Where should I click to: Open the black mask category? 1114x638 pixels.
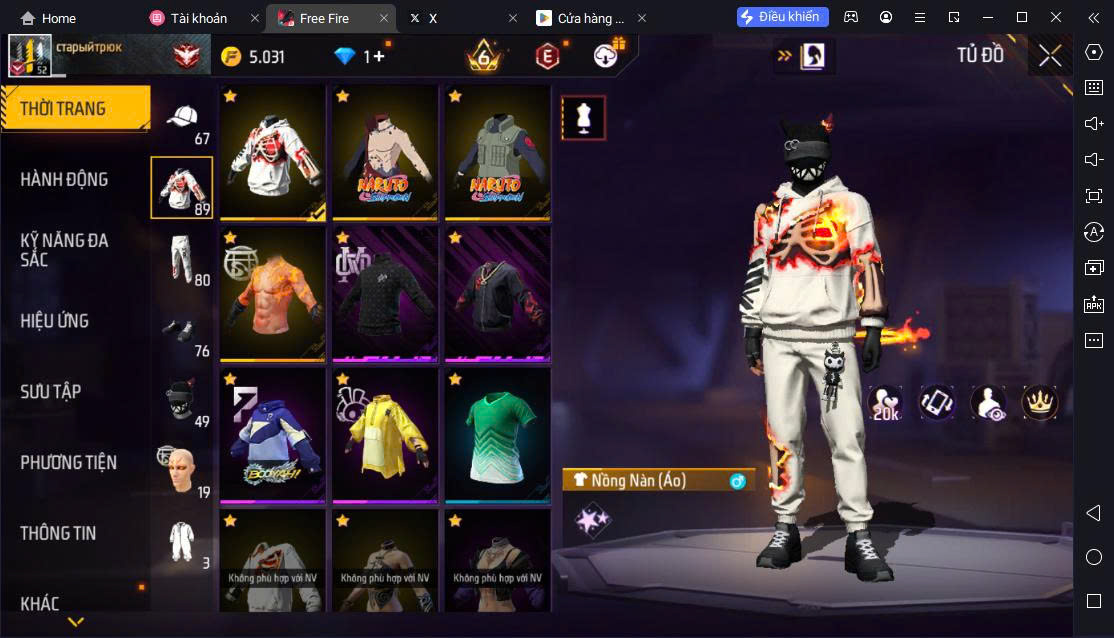click(x=181, y=400)
